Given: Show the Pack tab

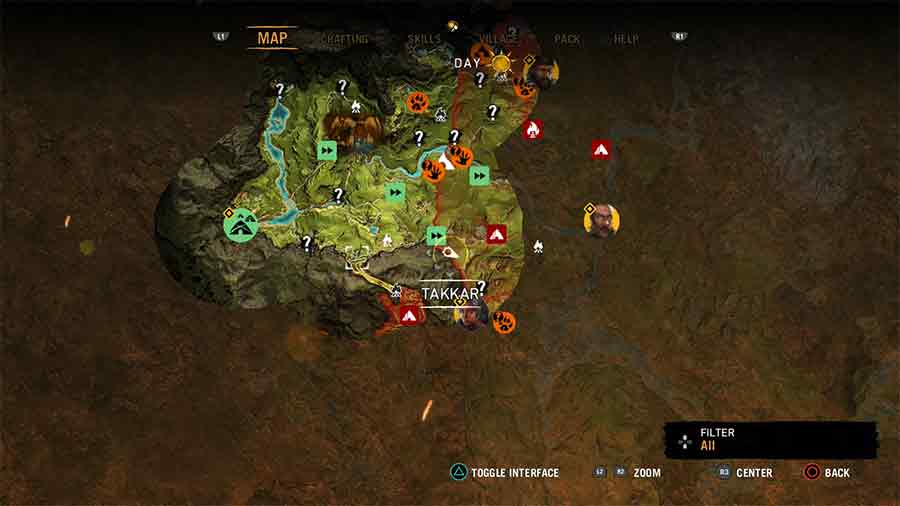Looking at the screenshot, I should pos(567,39).
